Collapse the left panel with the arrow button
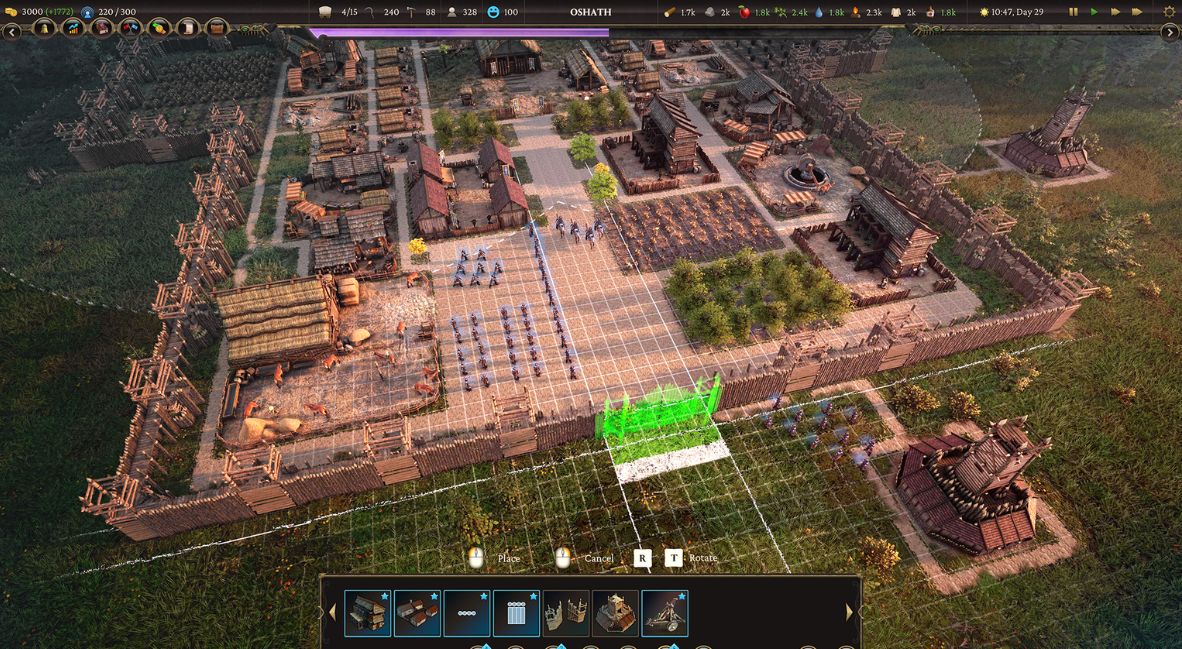The image size is (1182, 649). click(x=12, y=32)
